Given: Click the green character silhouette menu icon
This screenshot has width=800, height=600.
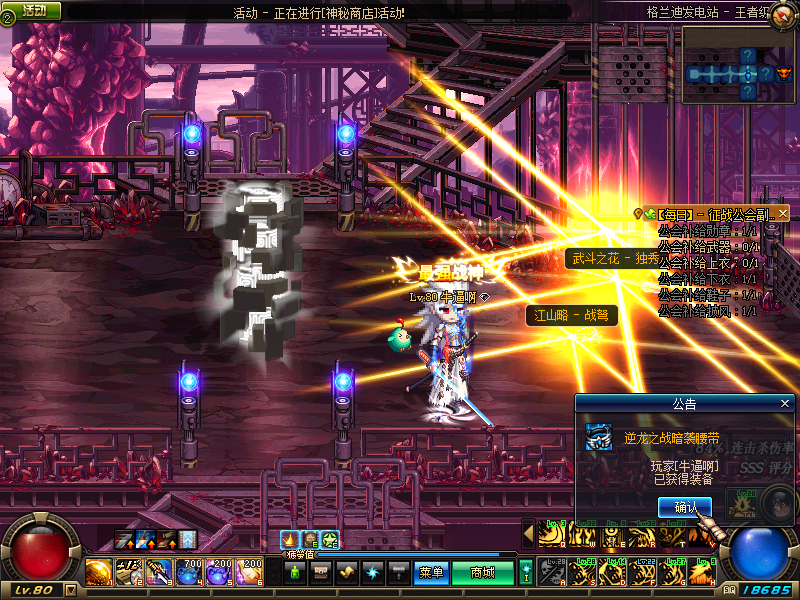Looking at the screenshot, I should pos(294,573).
